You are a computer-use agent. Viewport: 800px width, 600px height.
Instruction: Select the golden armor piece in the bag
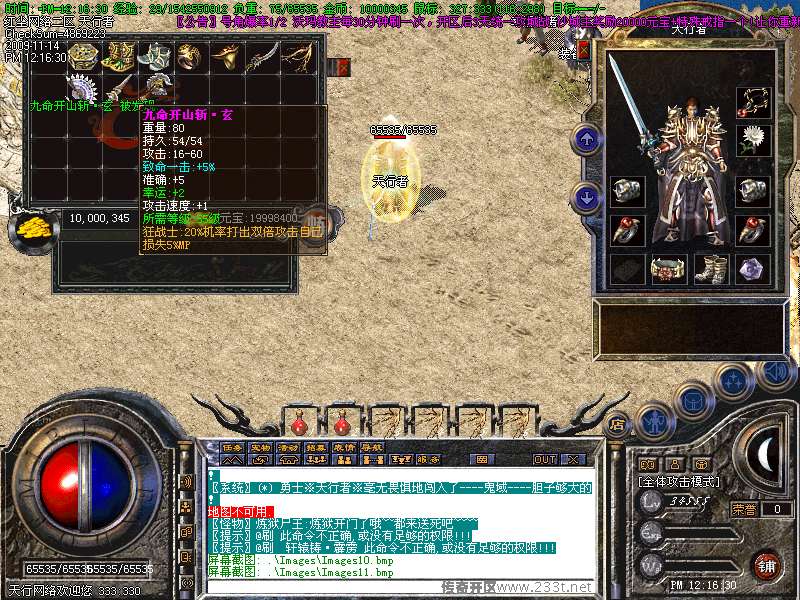(x=119, y=57)
